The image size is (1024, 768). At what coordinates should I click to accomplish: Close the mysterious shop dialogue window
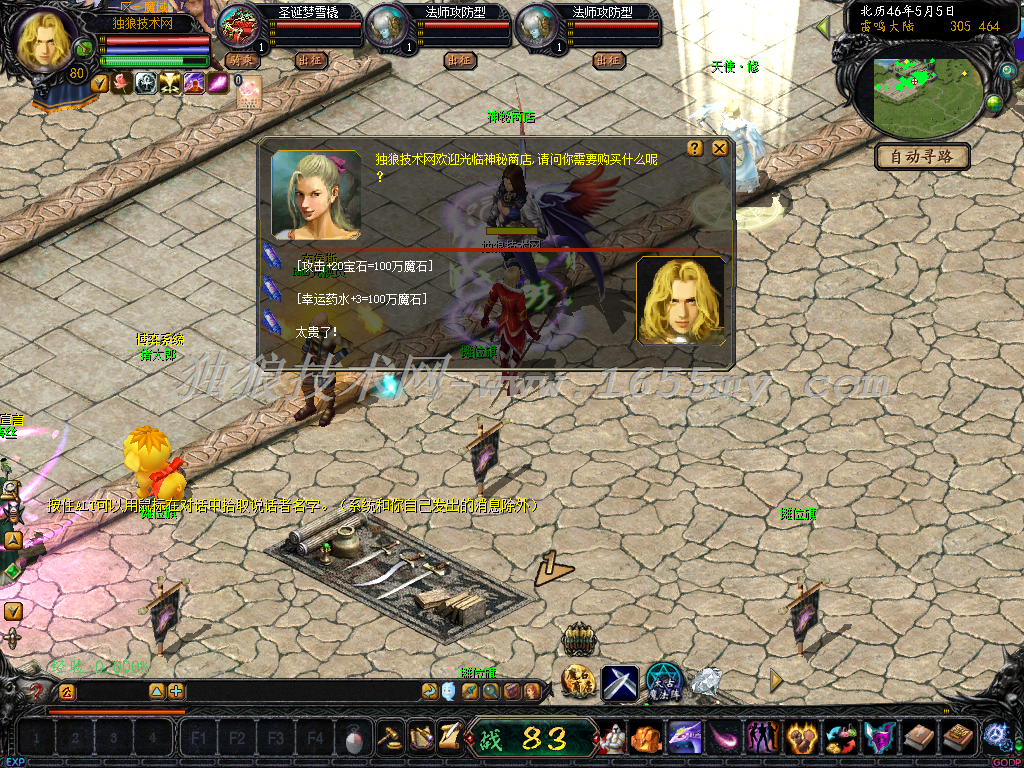click(x=719, y=148)
